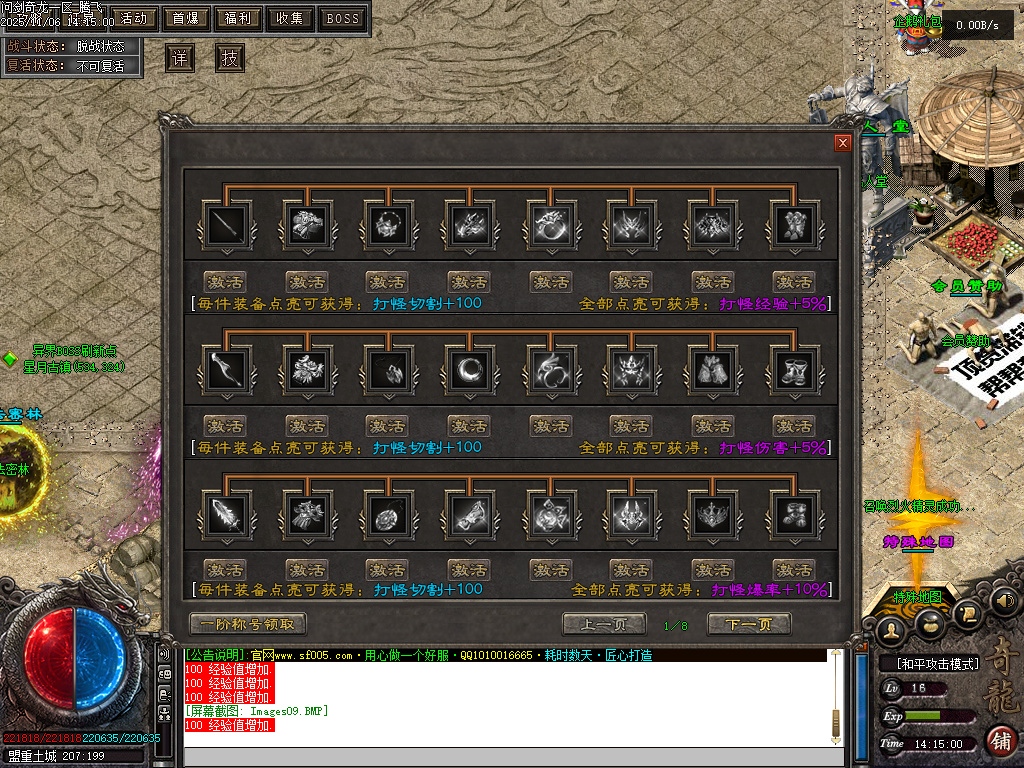Open the bag pouch icon
1024x768 pixels.
[x=930, y=623]
